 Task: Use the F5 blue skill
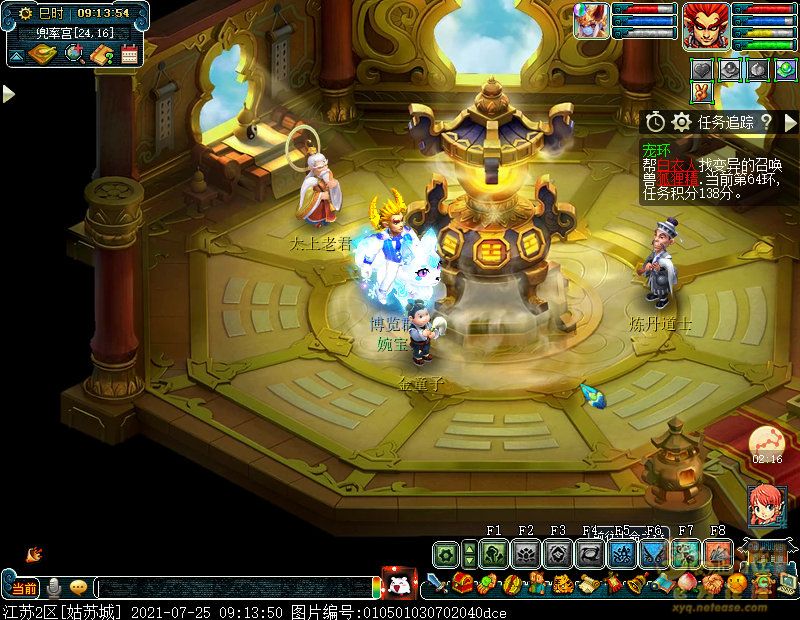click(x=622, y=553)
